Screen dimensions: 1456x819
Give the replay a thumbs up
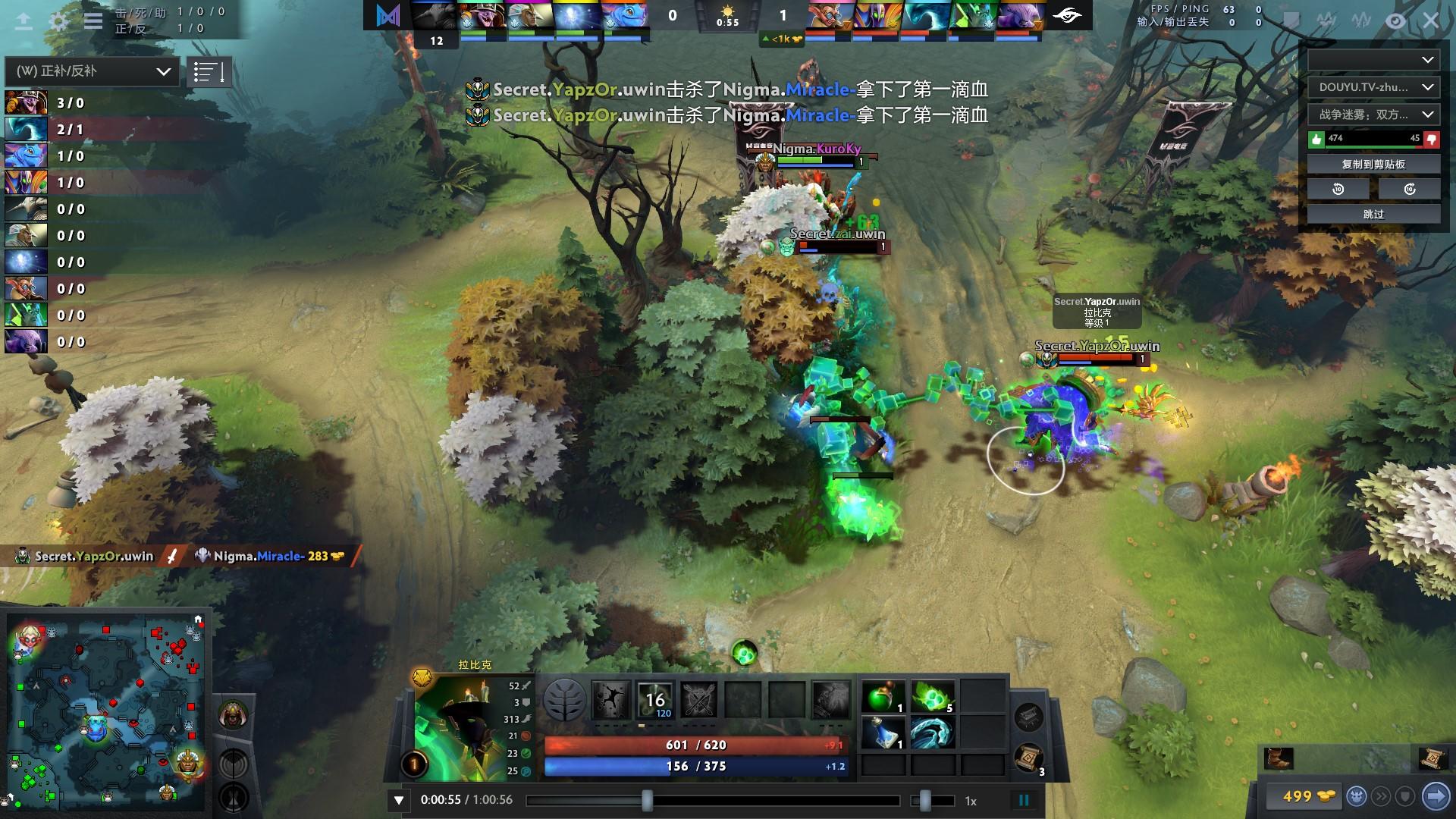[x=1316, y=139]
